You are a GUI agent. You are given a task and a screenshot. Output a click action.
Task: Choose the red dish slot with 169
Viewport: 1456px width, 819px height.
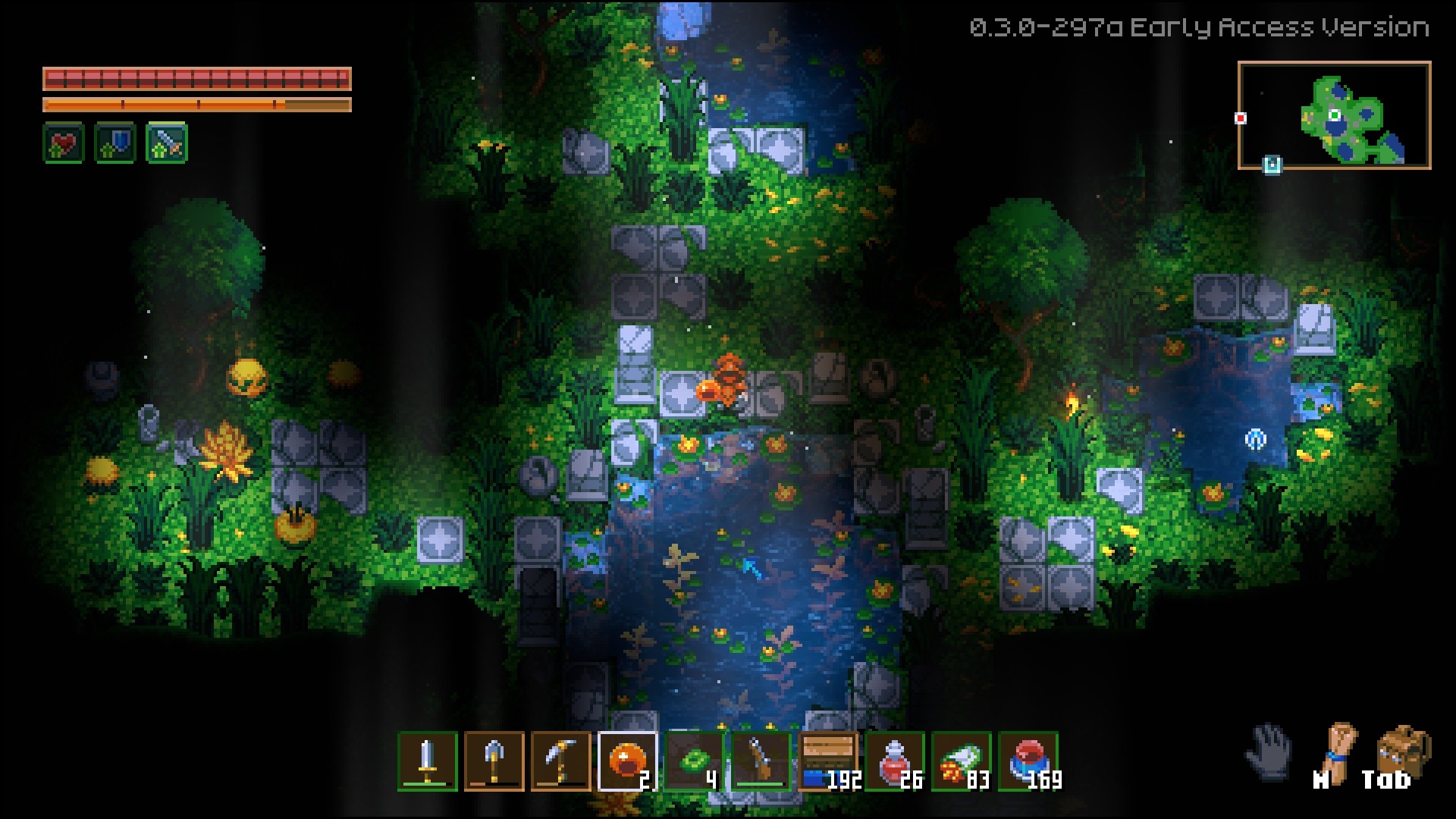point(1028,761)
